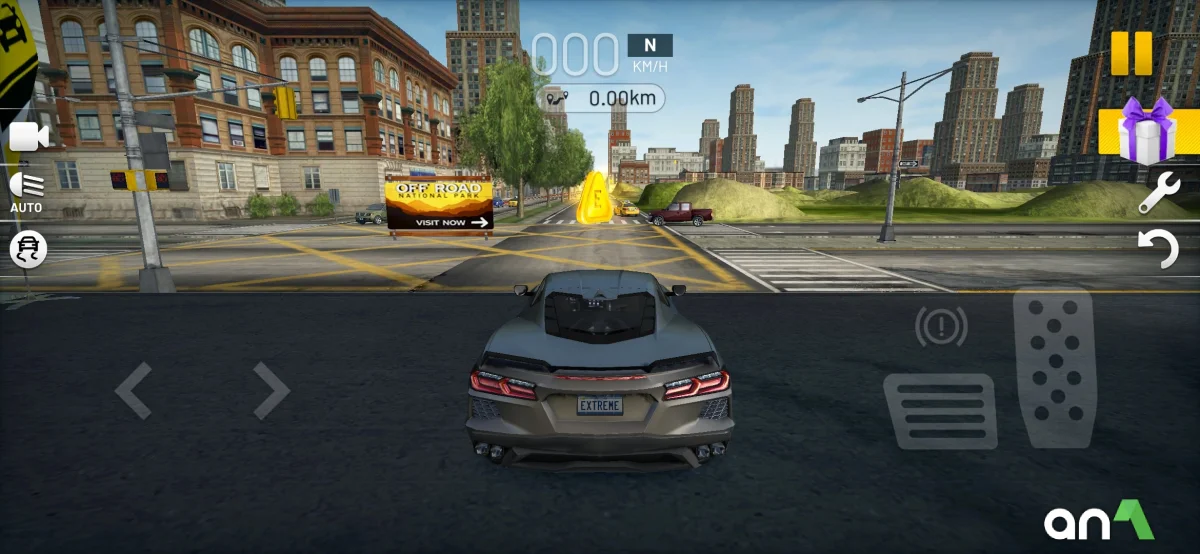The height and width of the screenshot is (554, 1200).
Task: Select the N gear indicator
Action: point(650,45)
